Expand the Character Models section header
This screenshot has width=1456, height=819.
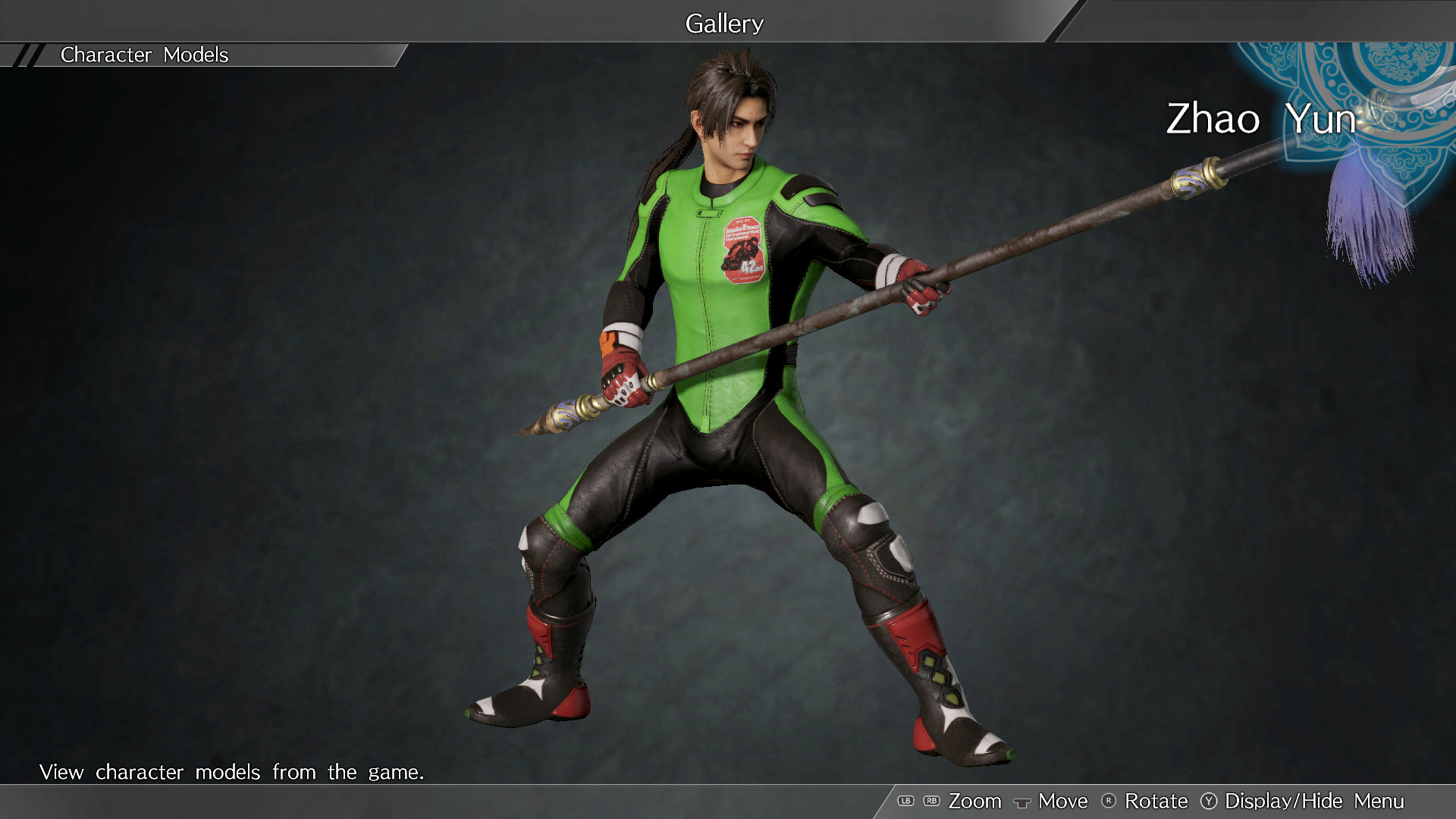point(144,55)
